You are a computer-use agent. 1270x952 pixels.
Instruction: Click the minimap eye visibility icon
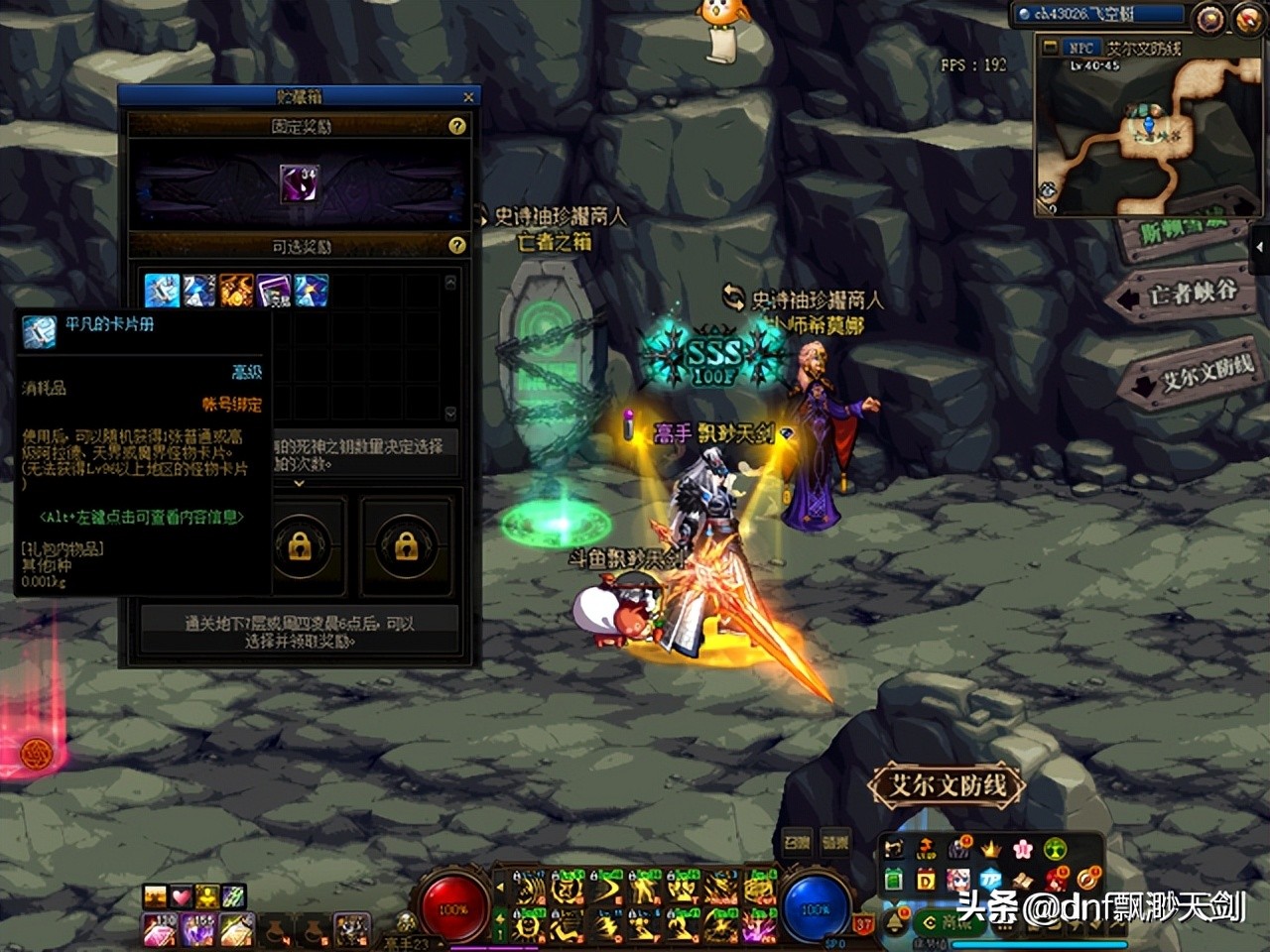(x=1049, y=189)
